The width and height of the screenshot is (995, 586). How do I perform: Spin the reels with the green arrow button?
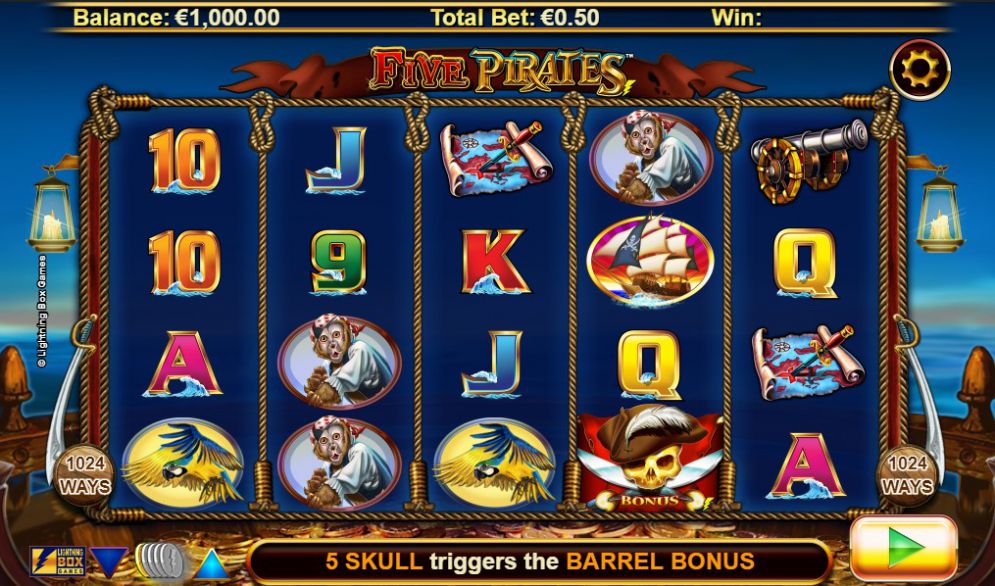(x=904, y=548)
